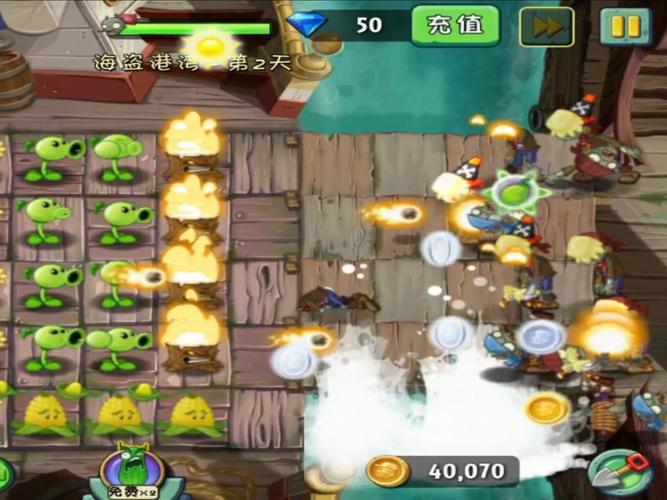The width and height of the screenshot is (667, 500).
Task: Pause the game
Action: tap(625, 27)
